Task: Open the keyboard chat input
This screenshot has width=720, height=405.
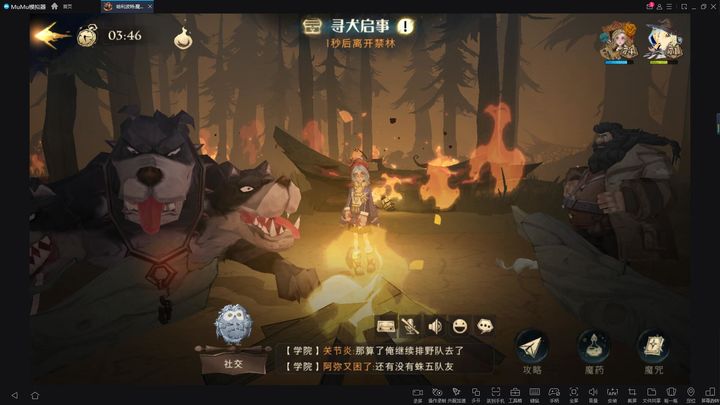Action: (387, 326)
